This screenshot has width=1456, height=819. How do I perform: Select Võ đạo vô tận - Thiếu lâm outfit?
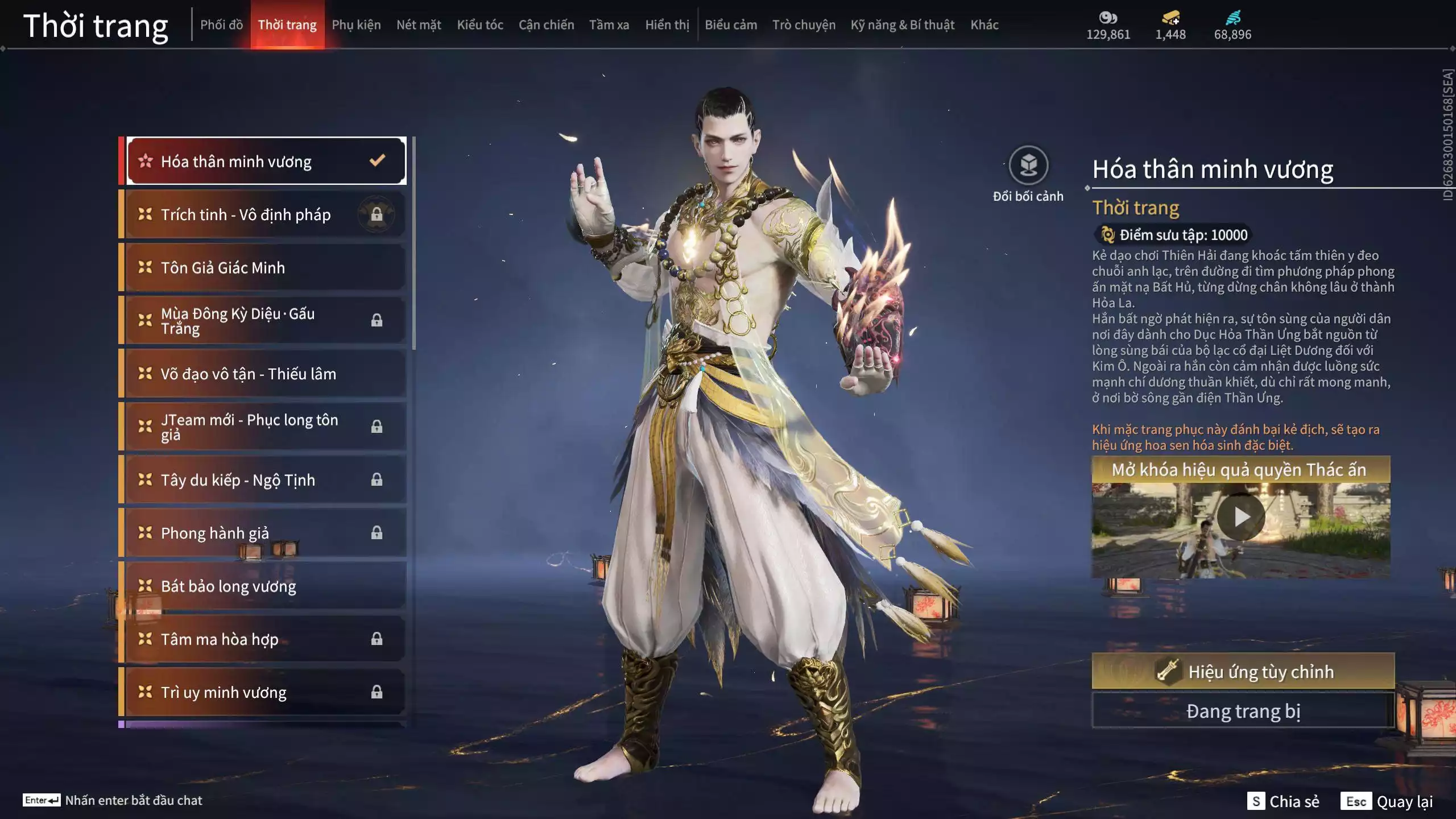click(265, 374)
